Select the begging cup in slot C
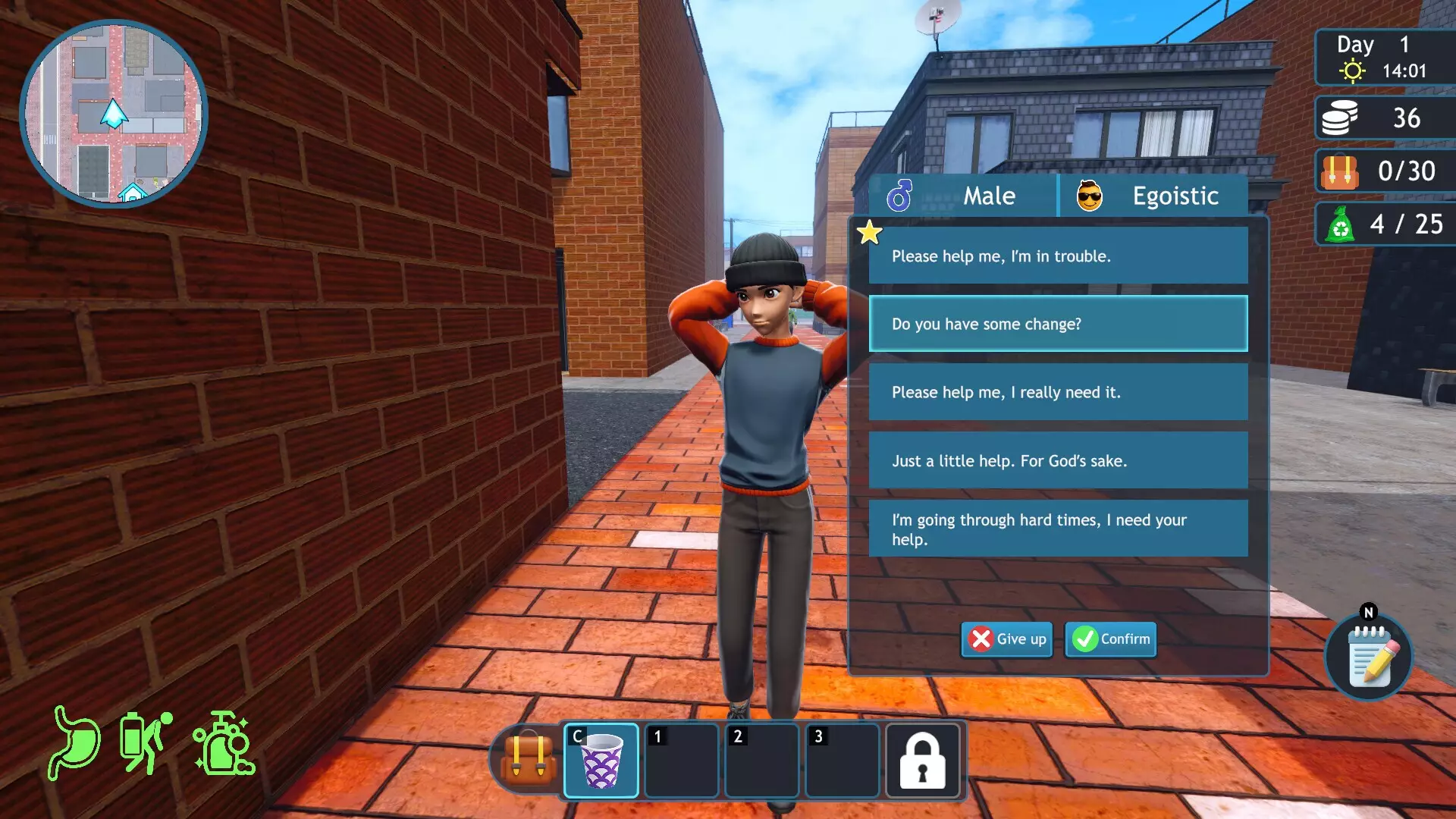Viewport: 1456px width, 819px height. point(600,761)
